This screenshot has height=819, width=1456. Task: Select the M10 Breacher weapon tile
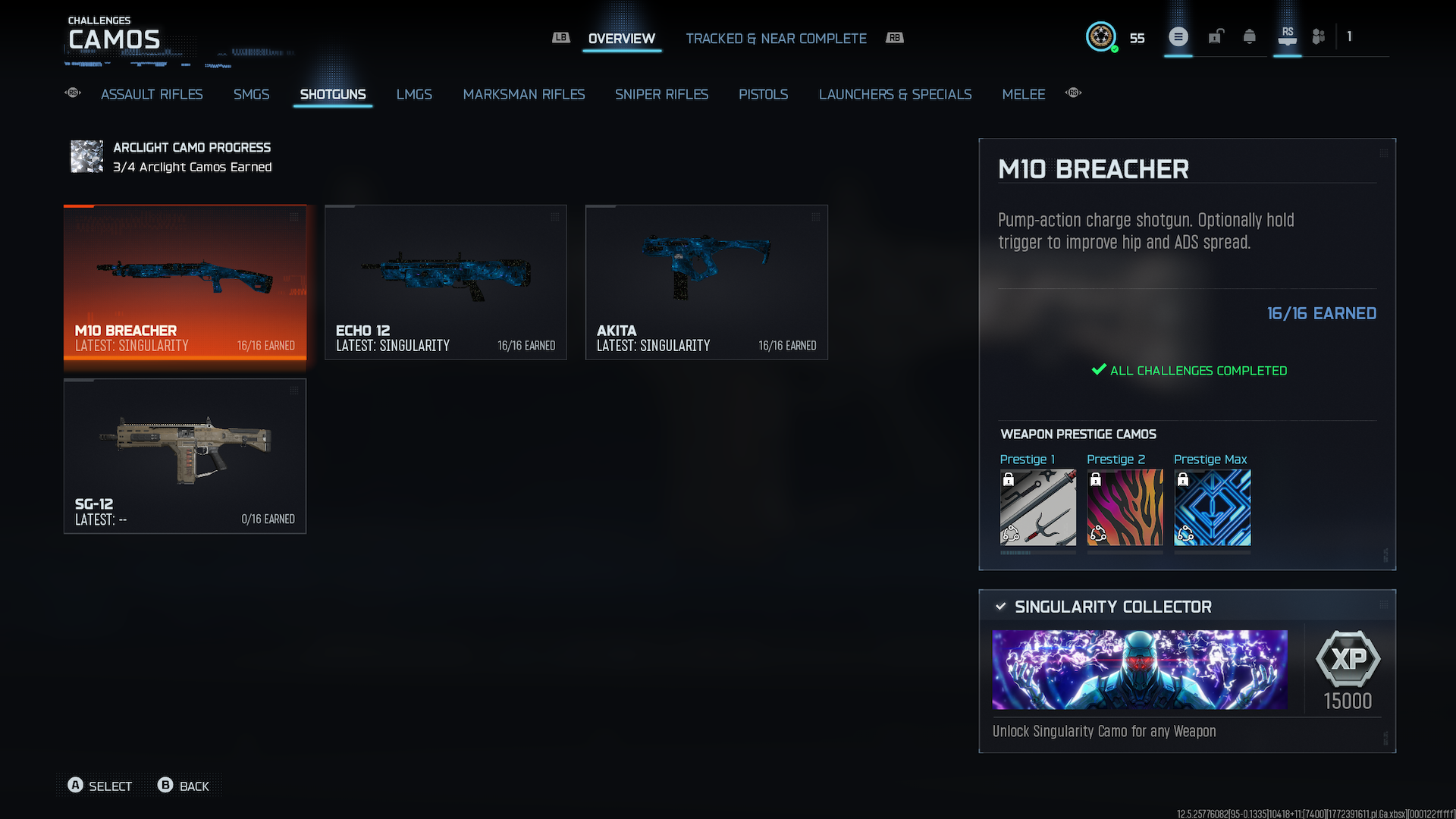(185, 281)
